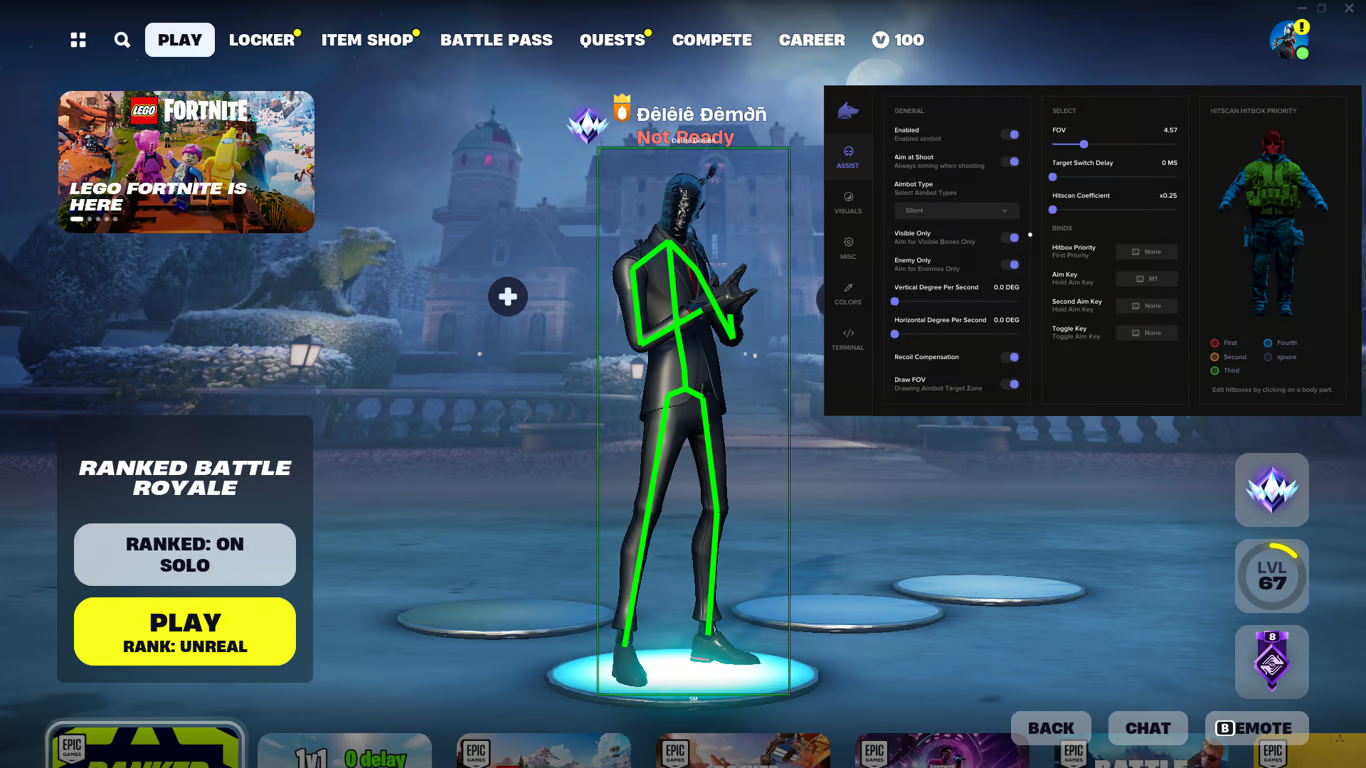Viewport: 1366px width, 768px height.
Task: Open the apps grid icon top left
Action: coord(79,40)
